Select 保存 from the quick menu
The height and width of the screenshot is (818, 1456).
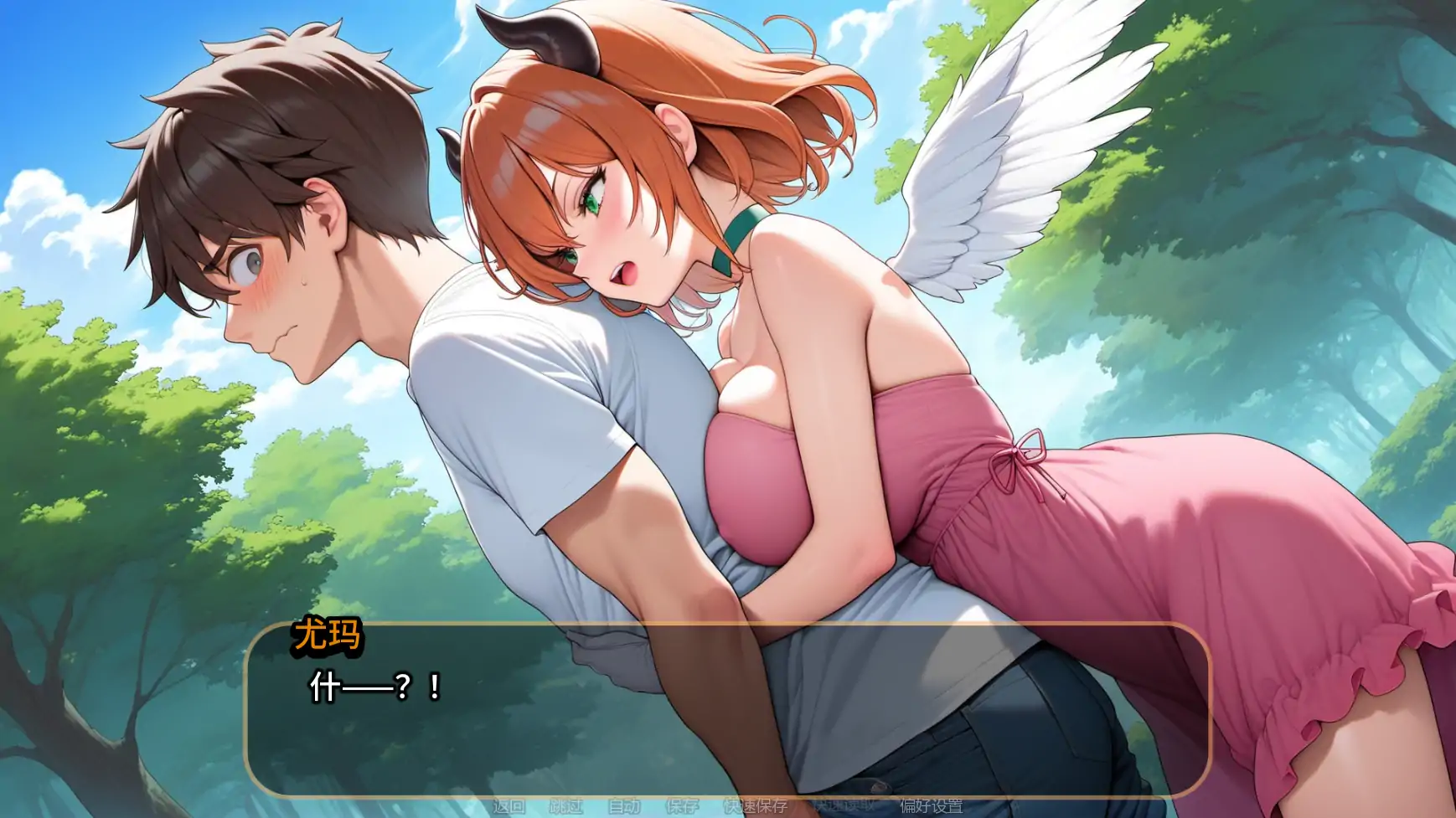coord(680,806)
